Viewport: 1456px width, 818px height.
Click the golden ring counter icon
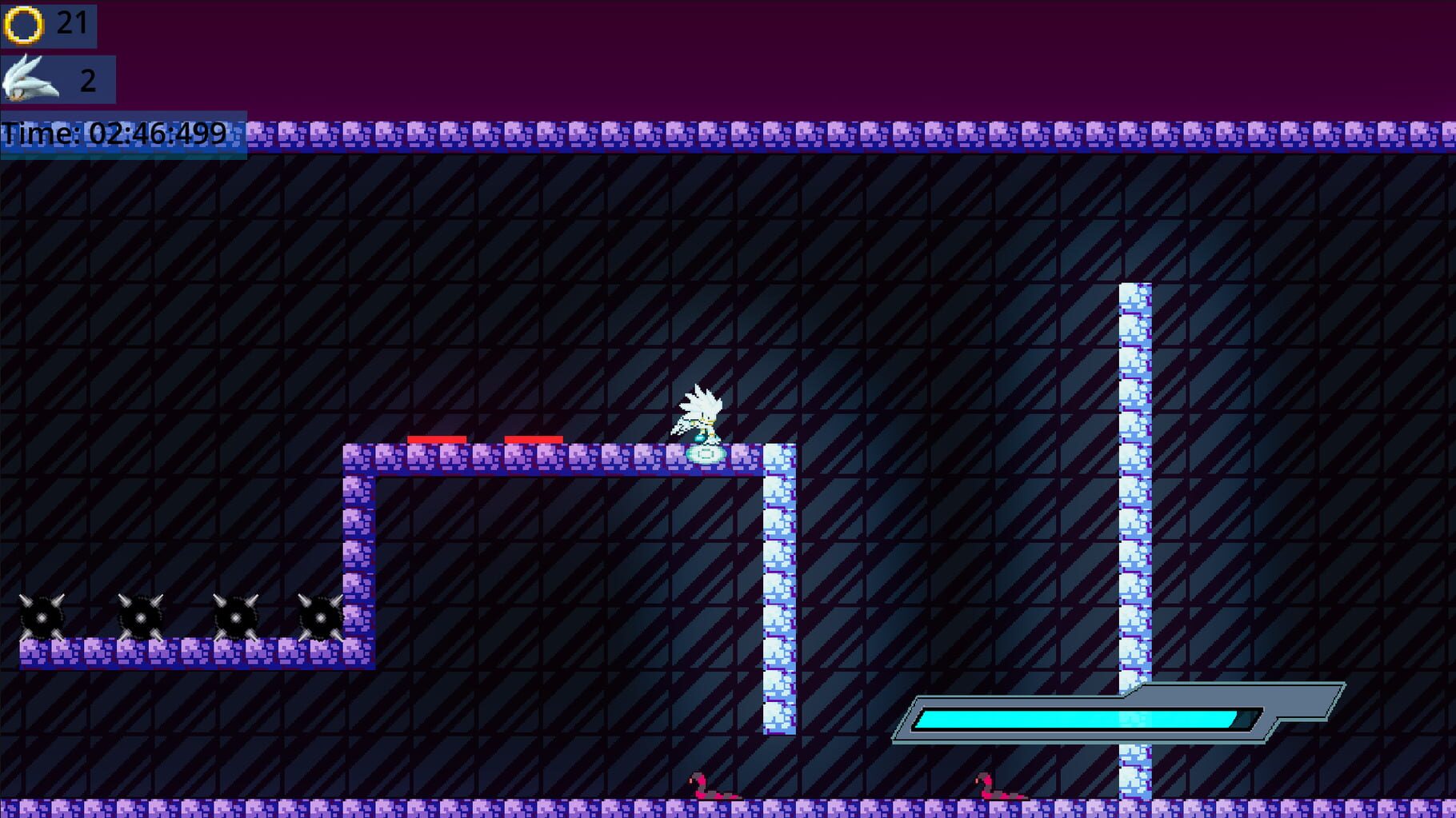24,24
